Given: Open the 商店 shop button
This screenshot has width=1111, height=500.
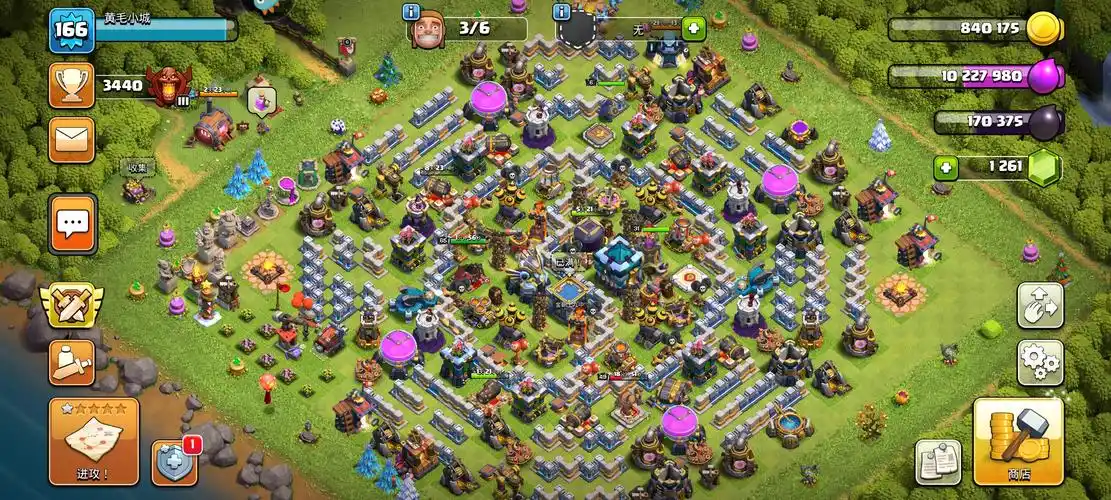Looking at the screenshot, I should coord(1018,442).
